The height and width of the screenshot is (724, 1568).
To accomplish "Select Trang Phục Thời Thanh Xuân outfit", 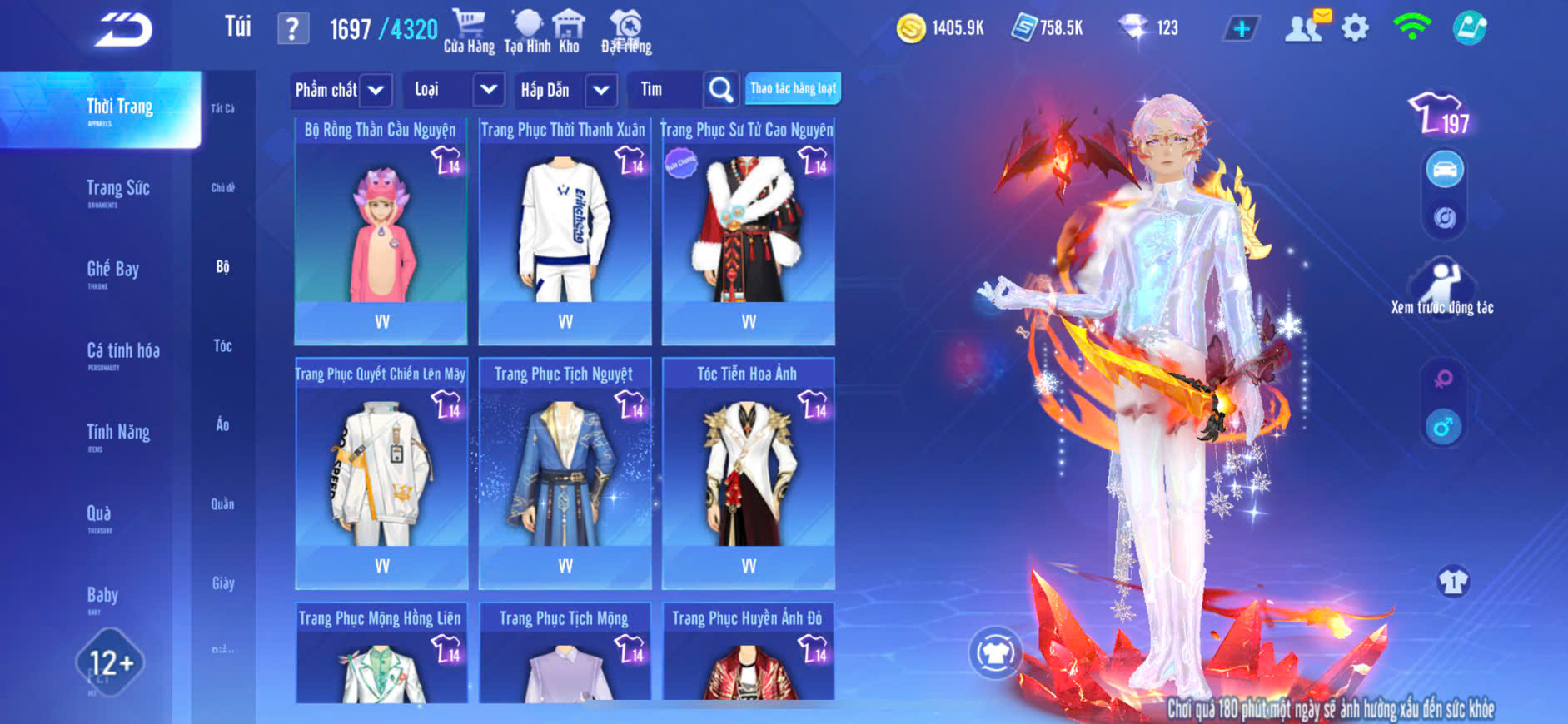I will pyautogui.click(x=565, y=231).
